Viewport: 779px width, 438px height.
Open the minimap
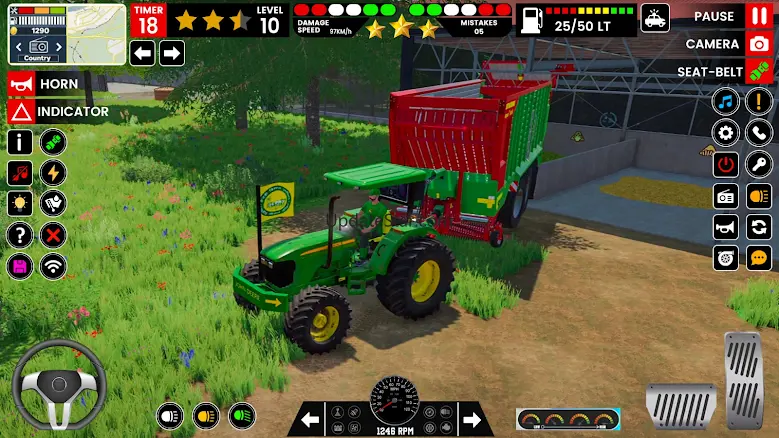pyautogui.click(x=67, y=33)
